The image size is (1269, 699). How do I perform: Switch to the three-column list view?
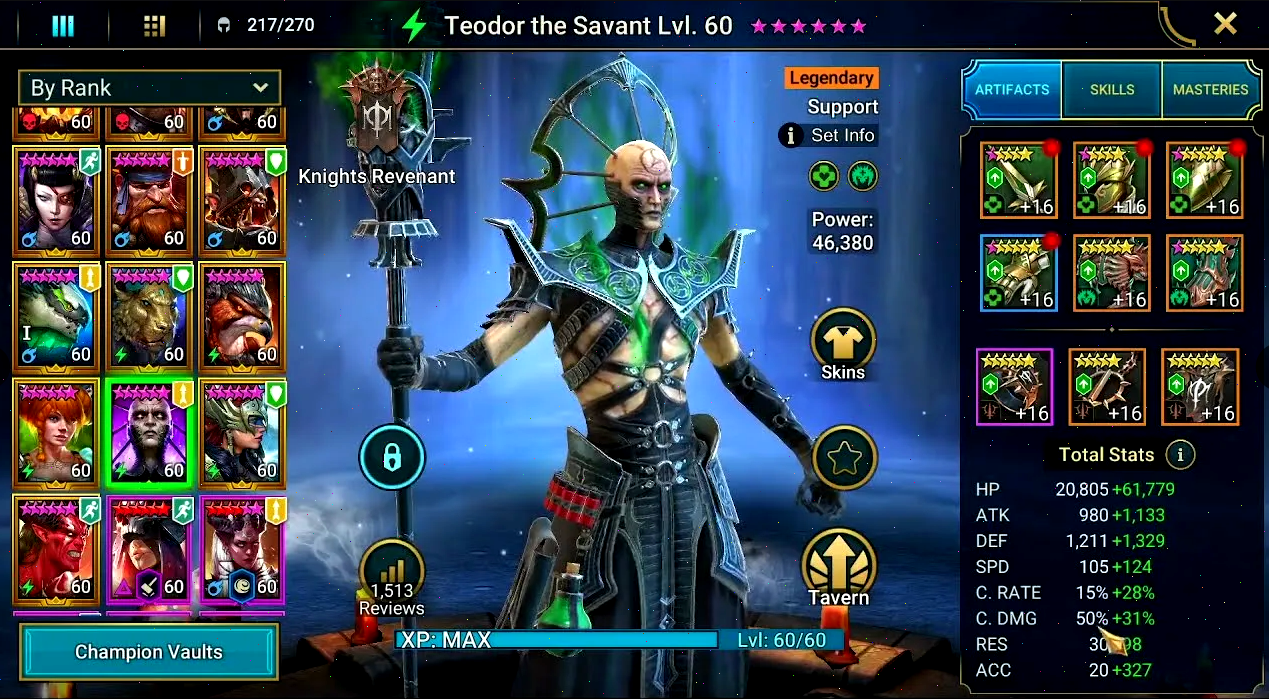click(63, 26)
